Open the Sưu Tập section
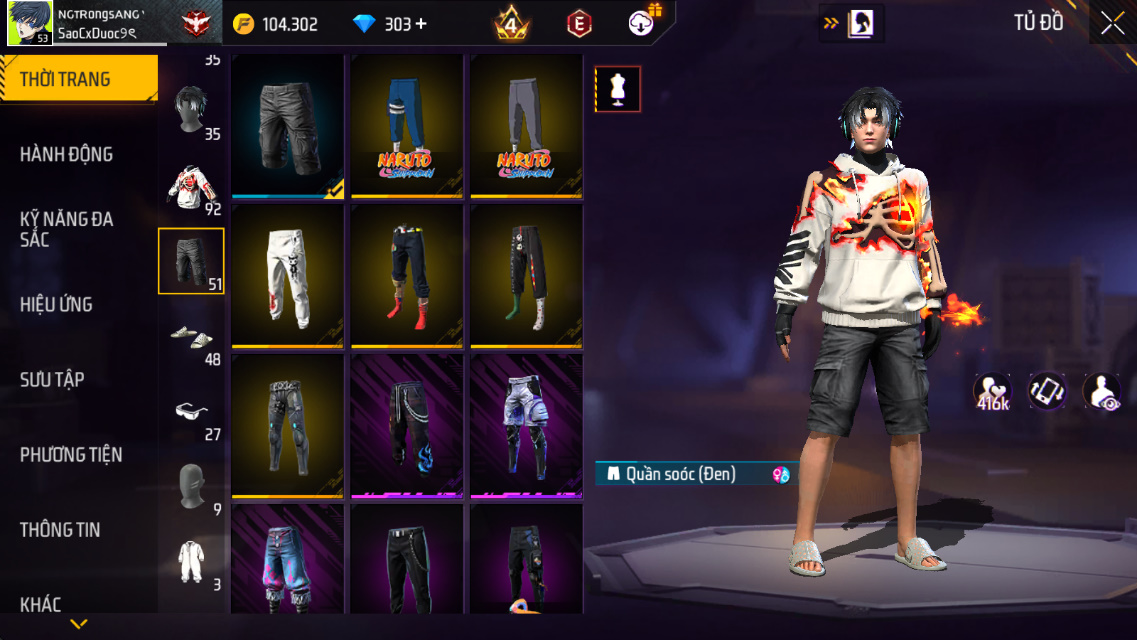The width and height of the screenshot is (1137, 640). point(52,379)
